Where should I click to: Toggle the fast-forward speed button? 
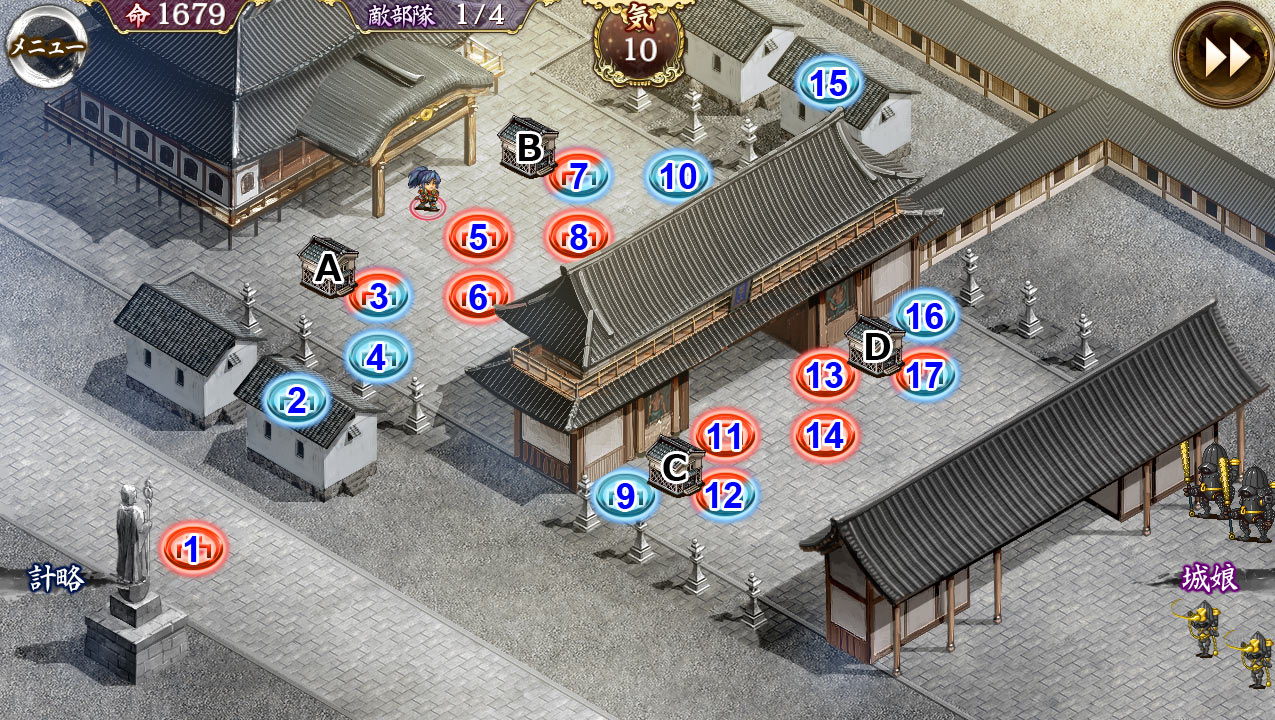pyautogui.click(x=1226, y=56)
